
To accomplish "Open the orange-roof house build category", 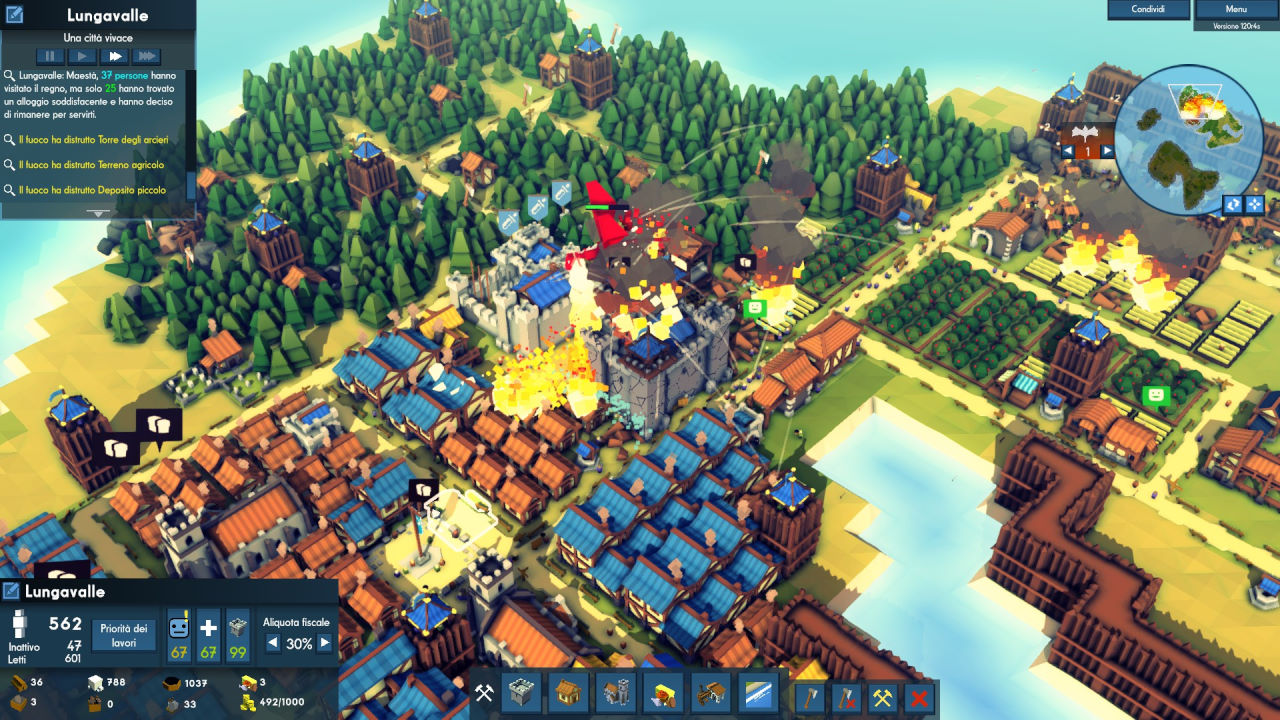I will 568,693.
